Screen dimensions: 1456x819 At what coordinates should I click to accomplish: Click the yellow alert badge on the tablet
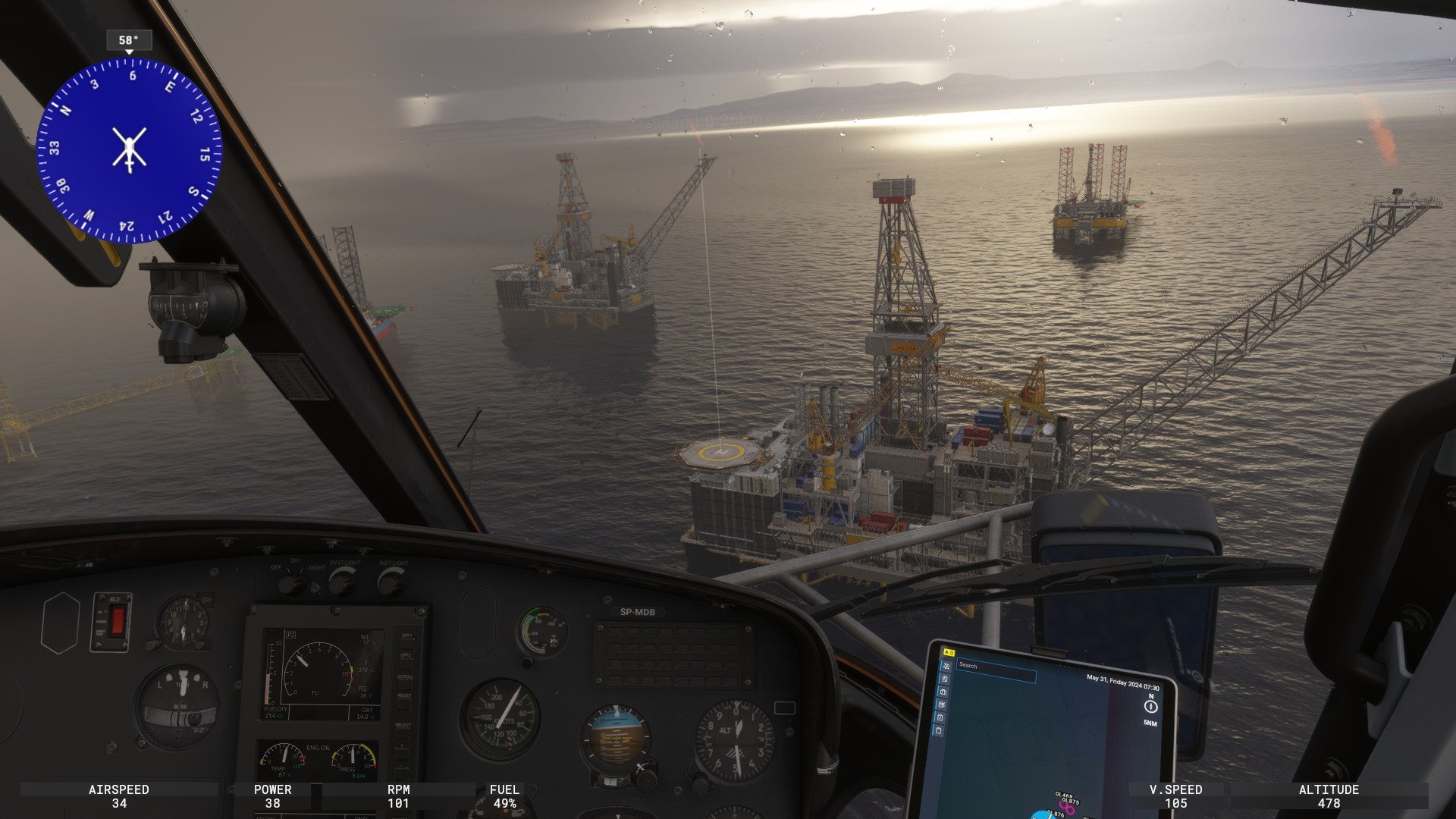(949, 652)
